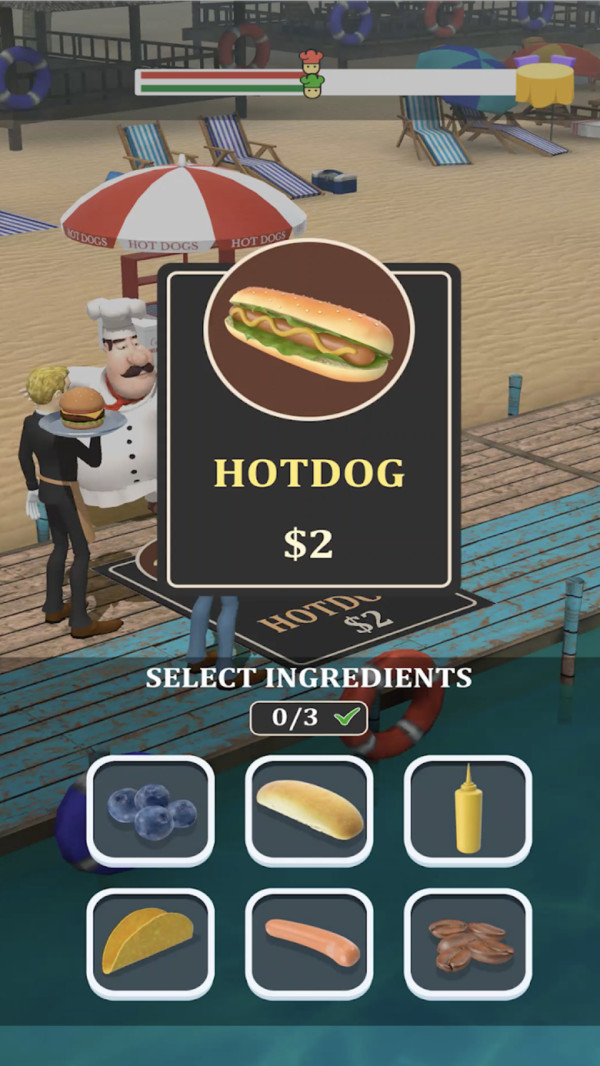Choose the hot dog bun ingredient

[309, 810]
